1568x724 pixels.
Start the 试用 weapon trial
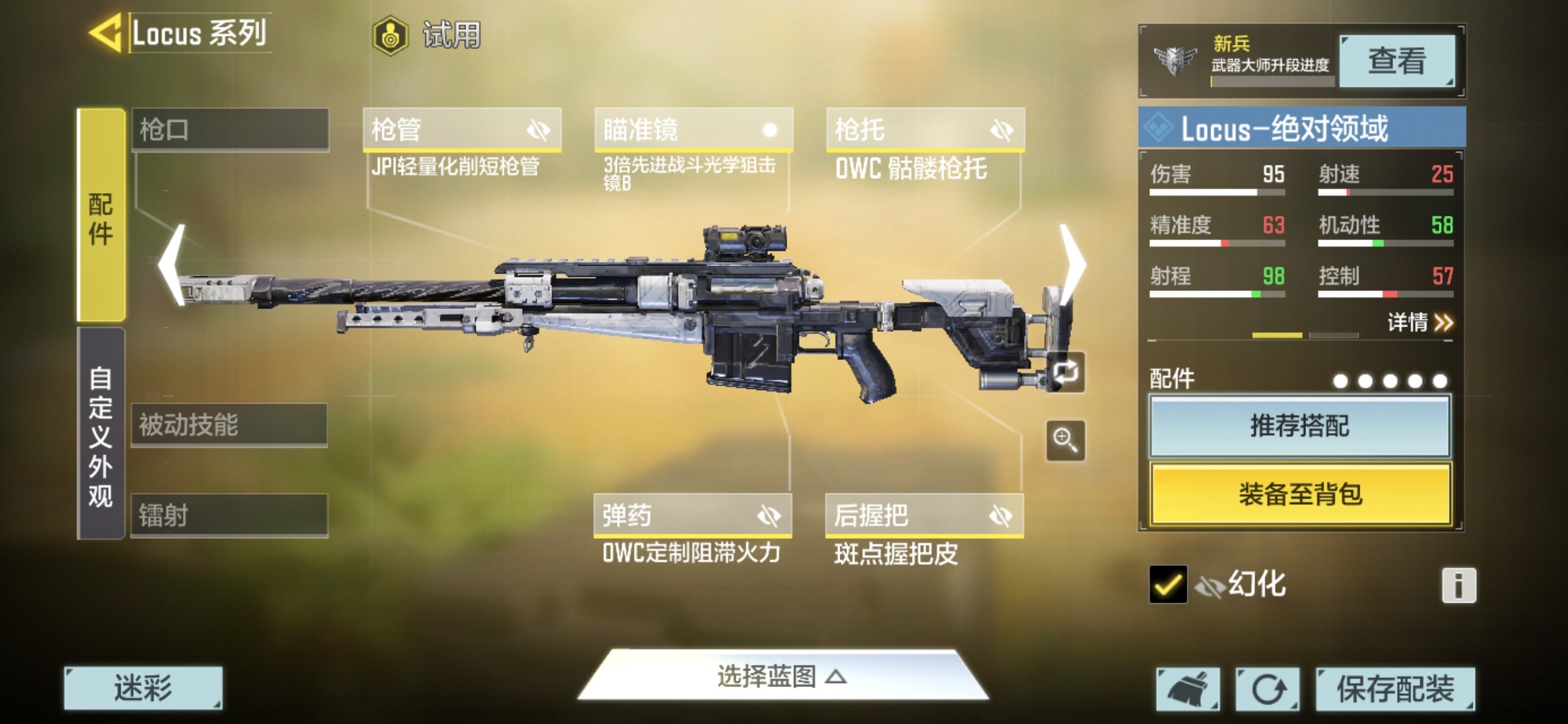click(428, 35)
